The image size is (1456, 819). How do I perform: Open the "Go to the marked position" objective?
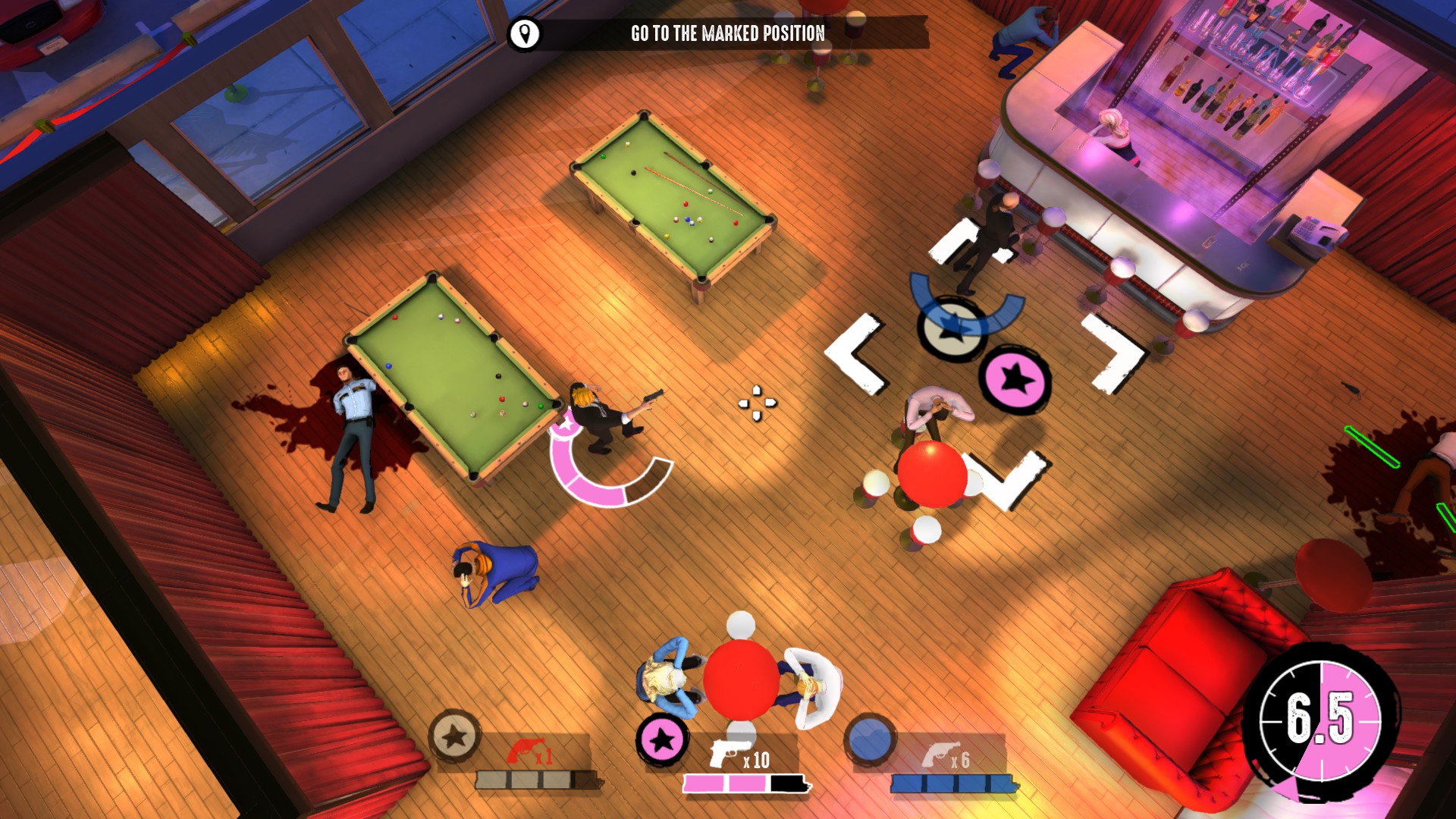pyautogui.click(x=727, y=33)
